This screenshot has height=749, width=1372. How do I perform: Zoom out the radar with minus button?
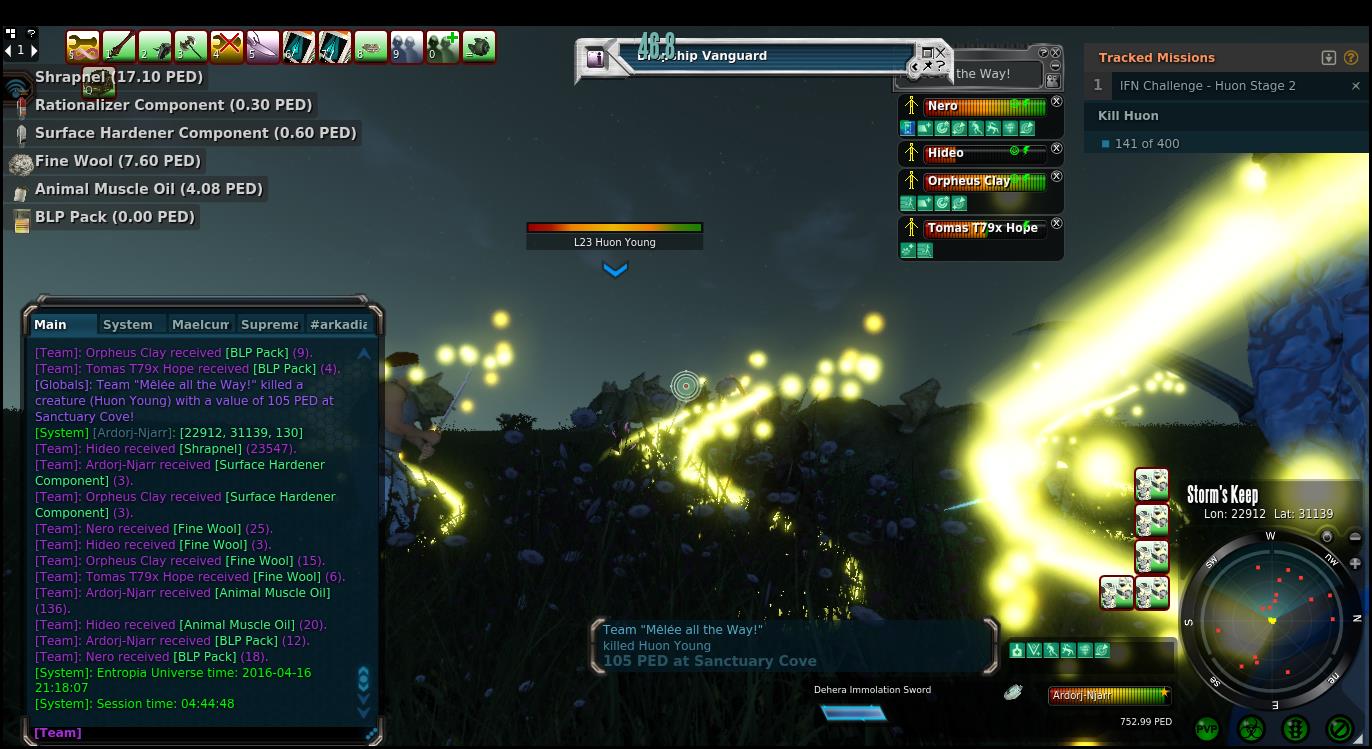coord(1355,537)
